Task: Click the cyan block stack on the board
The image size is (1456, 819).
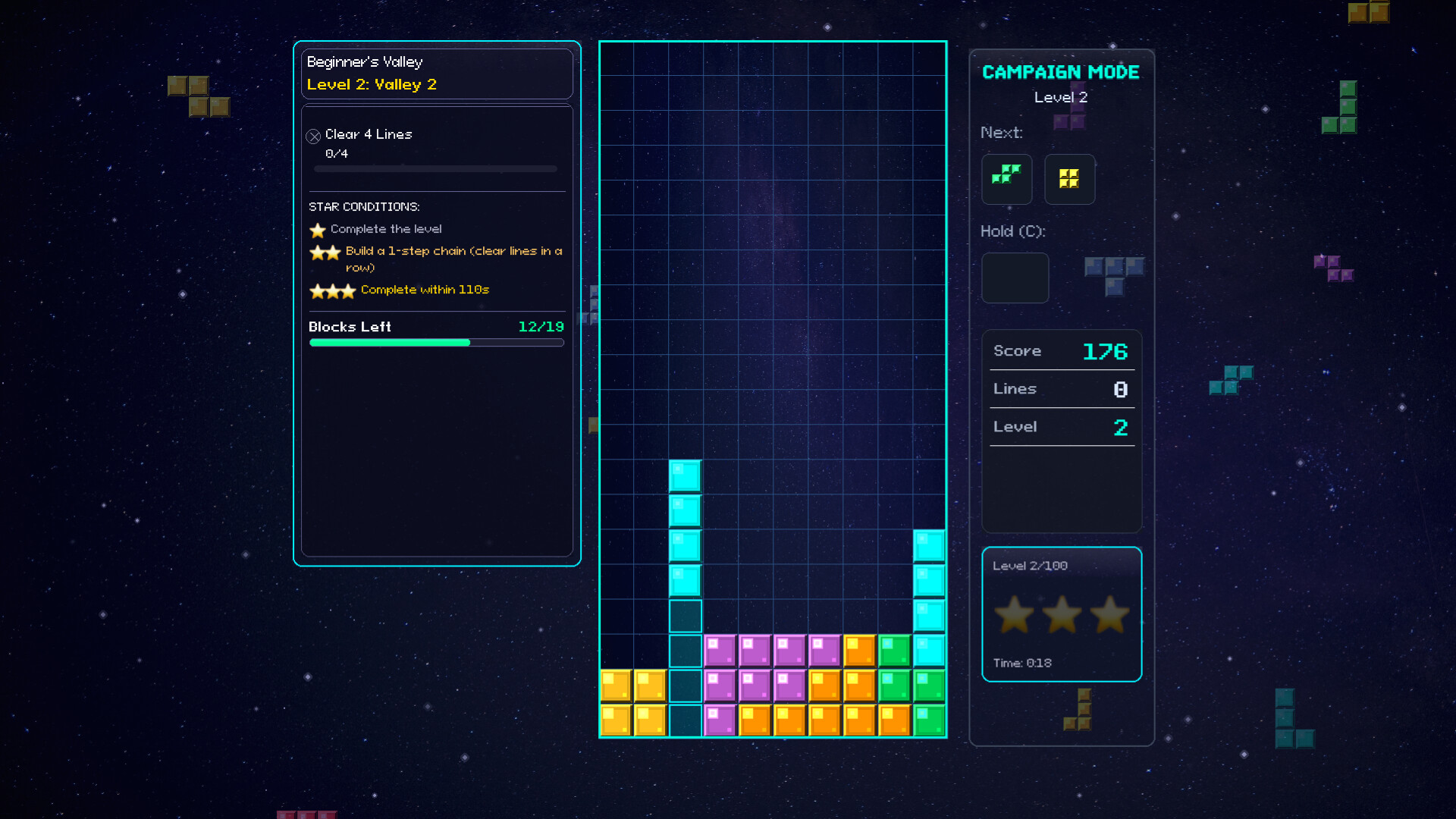Action: click(686, 529)
